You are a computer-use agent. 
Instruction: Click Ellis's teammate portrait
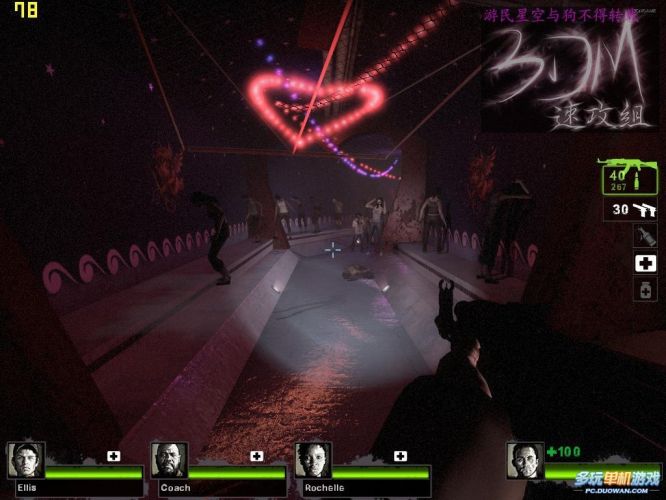pyautogui.click(x=25, y=459)
